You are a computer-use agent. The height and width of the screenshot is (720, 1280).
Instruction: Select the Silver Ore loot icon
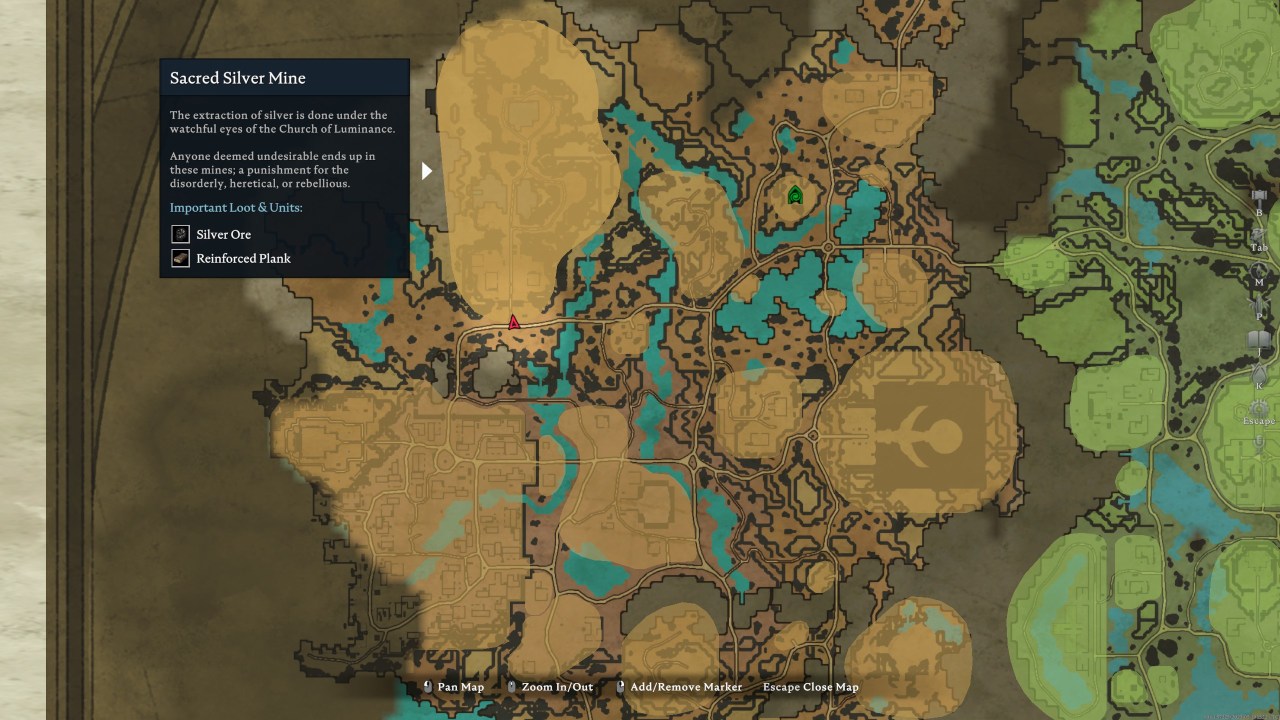[180, 234]
